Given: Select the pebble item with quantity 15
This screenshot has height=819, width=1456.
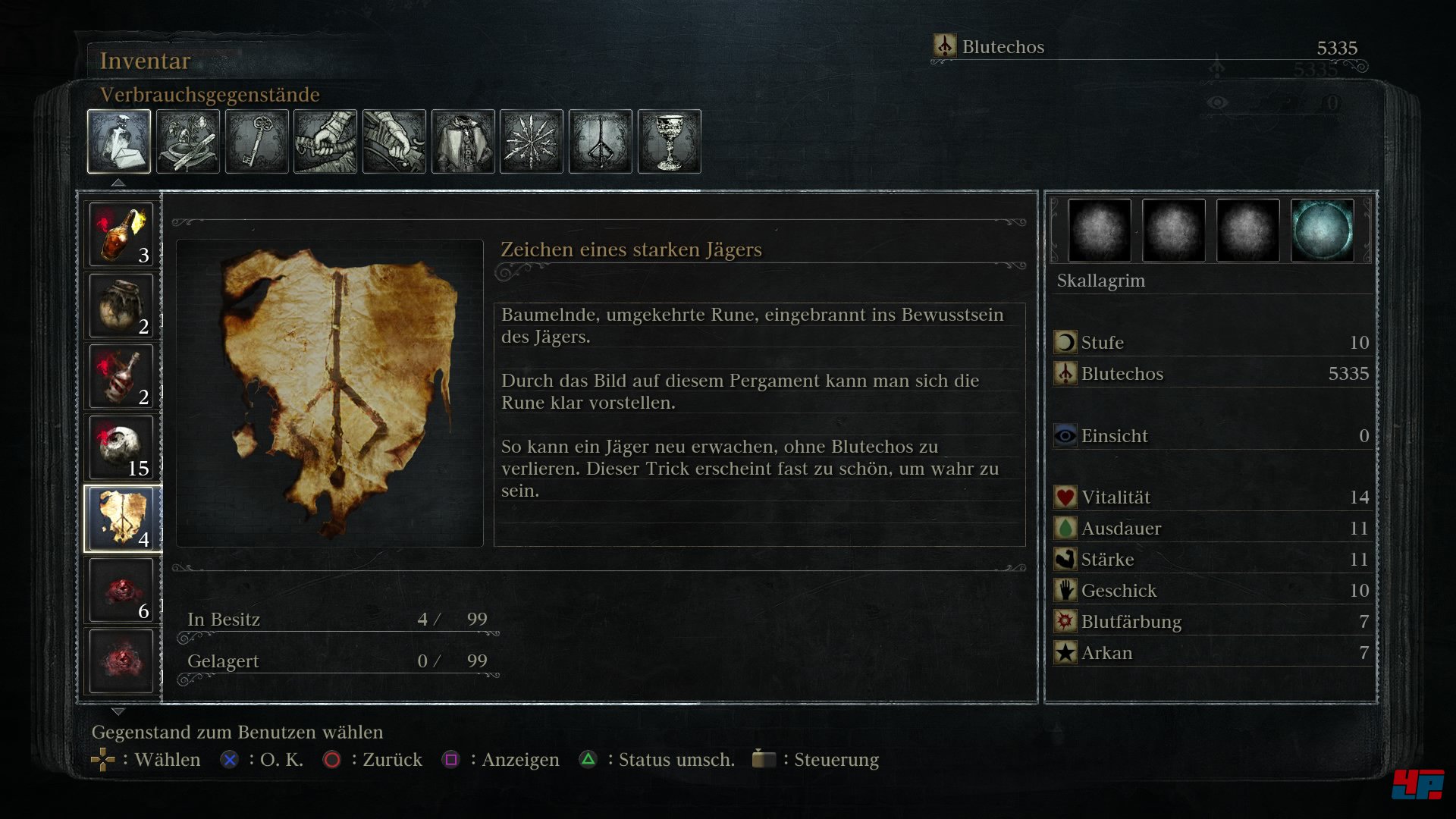Looking at the screenshot, I should [x=121, y=448].
